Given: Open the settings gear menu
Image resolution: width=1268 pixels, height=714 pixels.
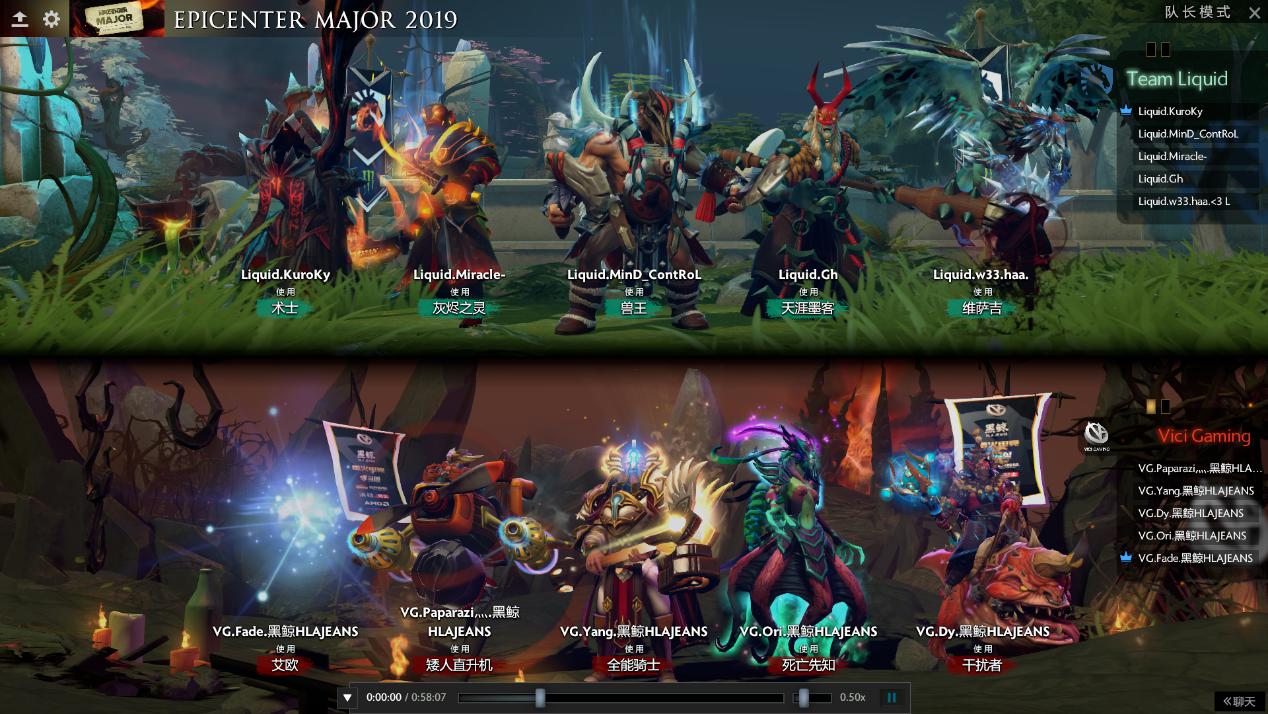Looking at the screenshot, I should click(51, 19).
